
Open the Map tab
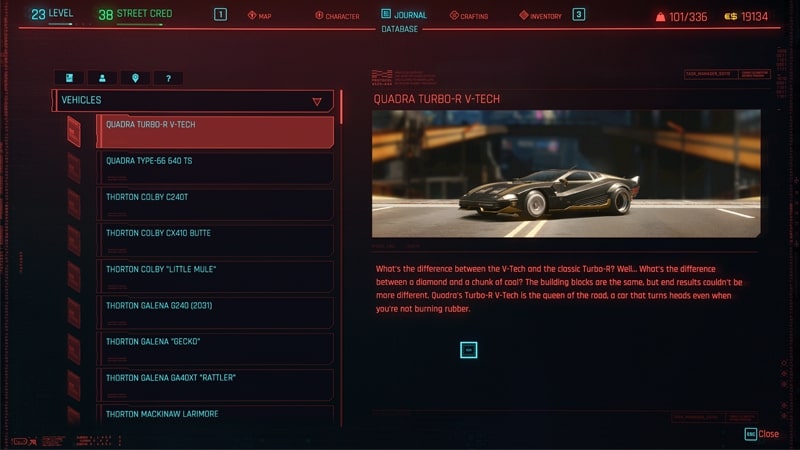click(x=259, y=16)
